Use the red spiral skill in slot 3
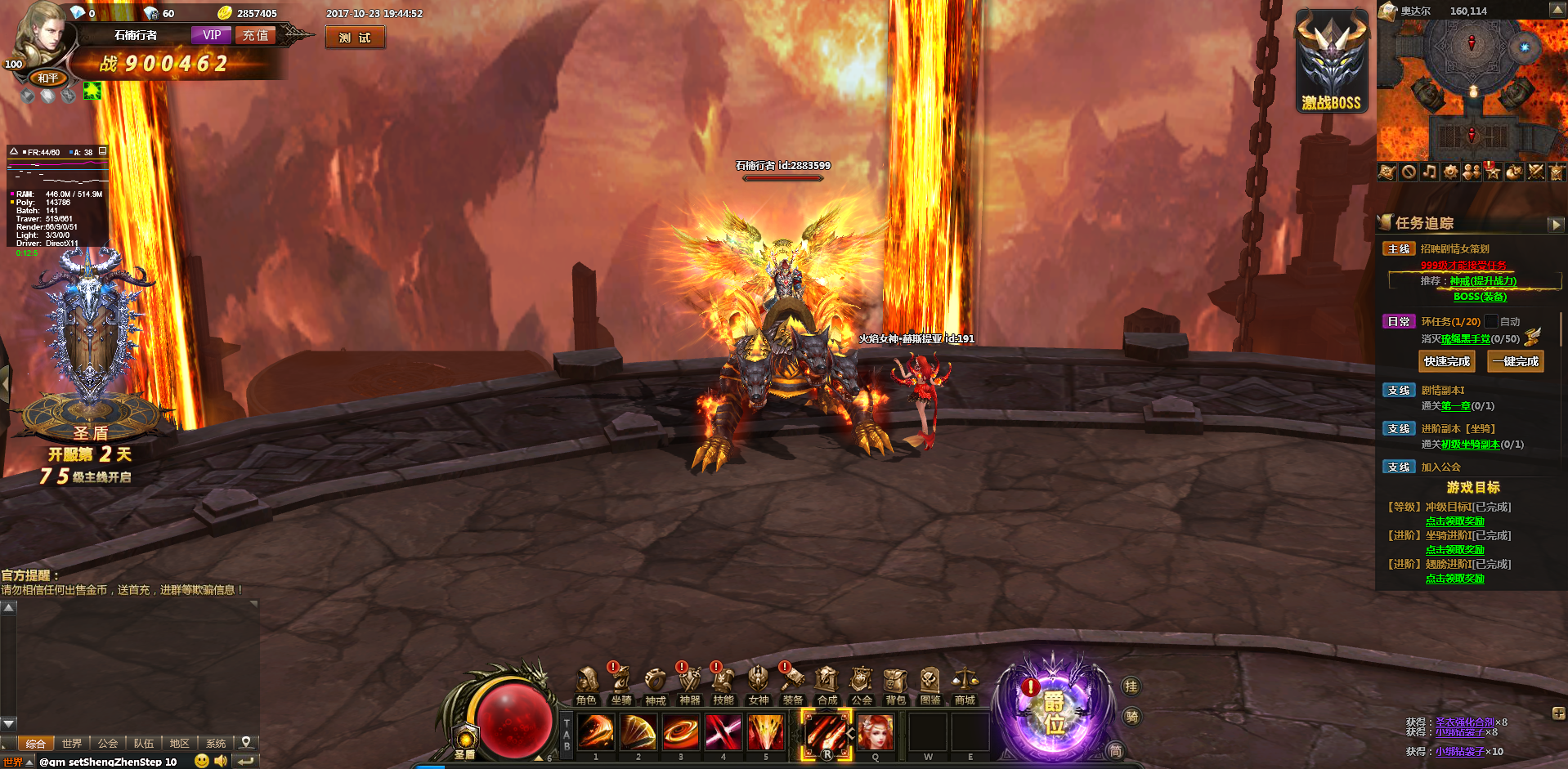Image resolution: width=1568 pixels, height=769 pixels. pyautogui.click(x=681, y=731)
